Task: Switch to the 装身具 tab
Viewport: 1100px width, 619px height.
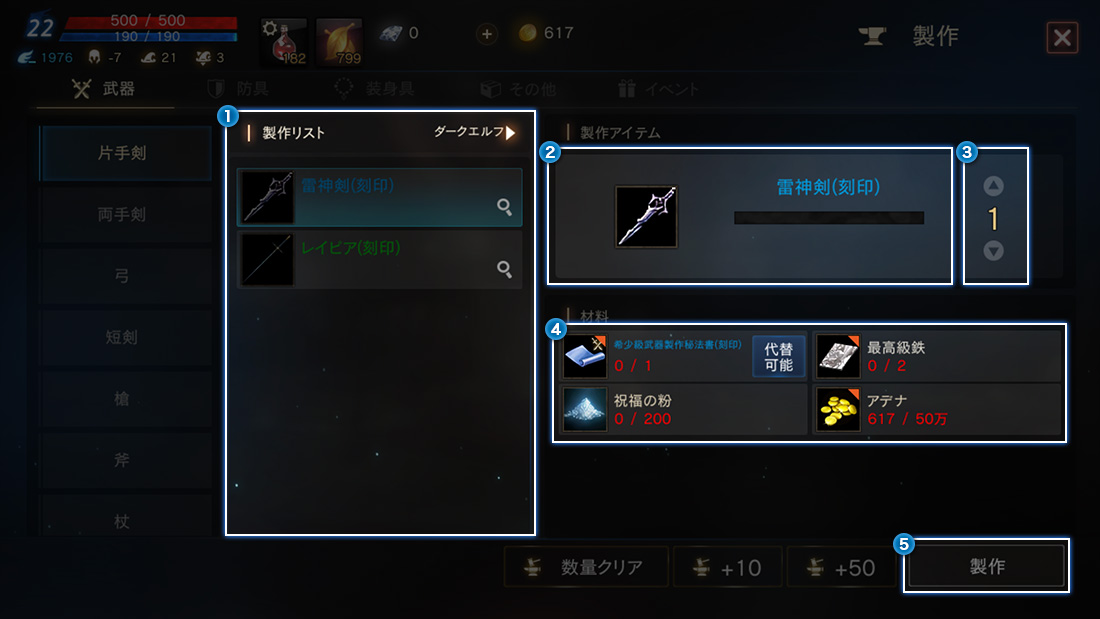Action: point(374,89)
